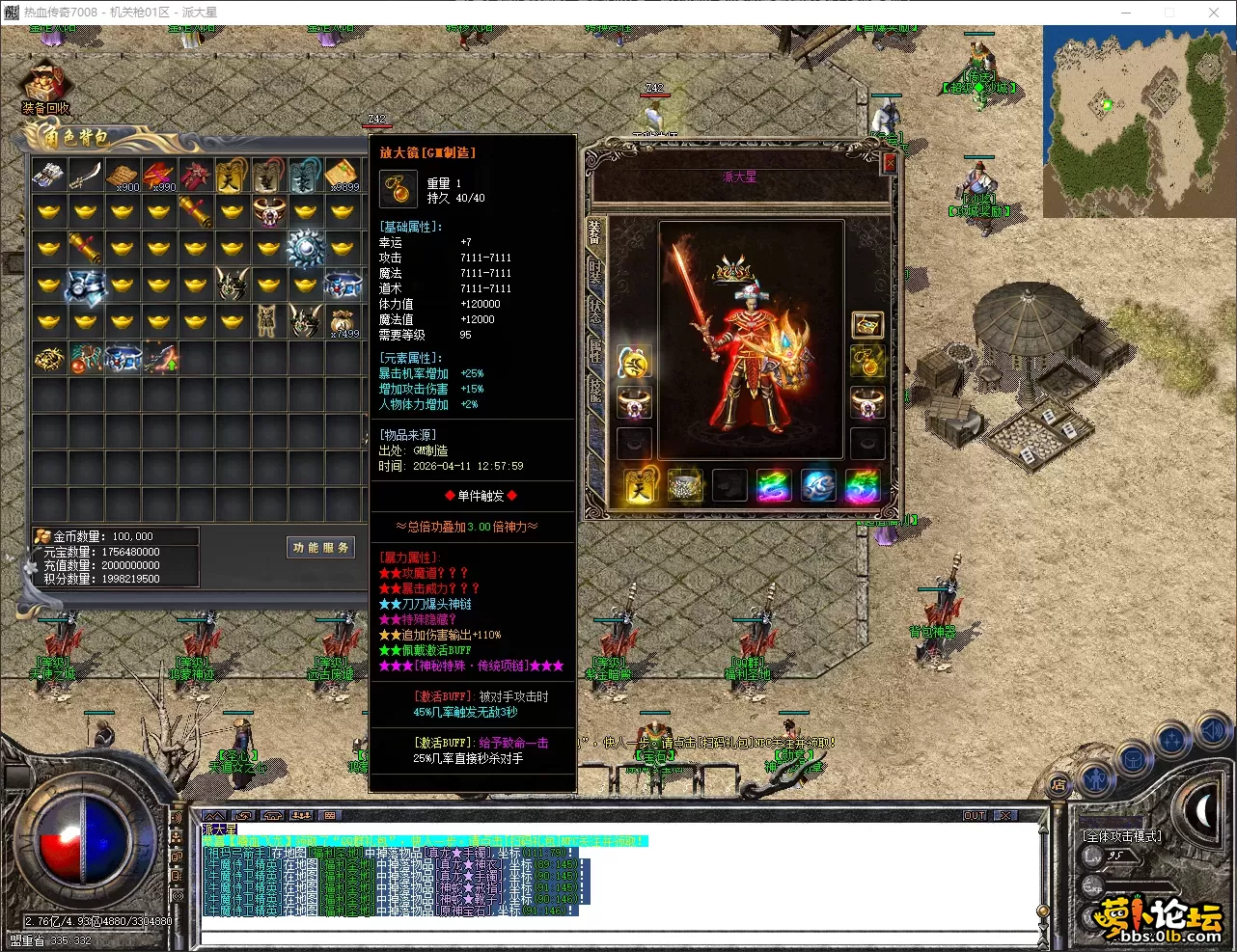Viewport: 1237px width, 952px height.
Task: Close the character equipment panel
Action: [x=890, y=164]
